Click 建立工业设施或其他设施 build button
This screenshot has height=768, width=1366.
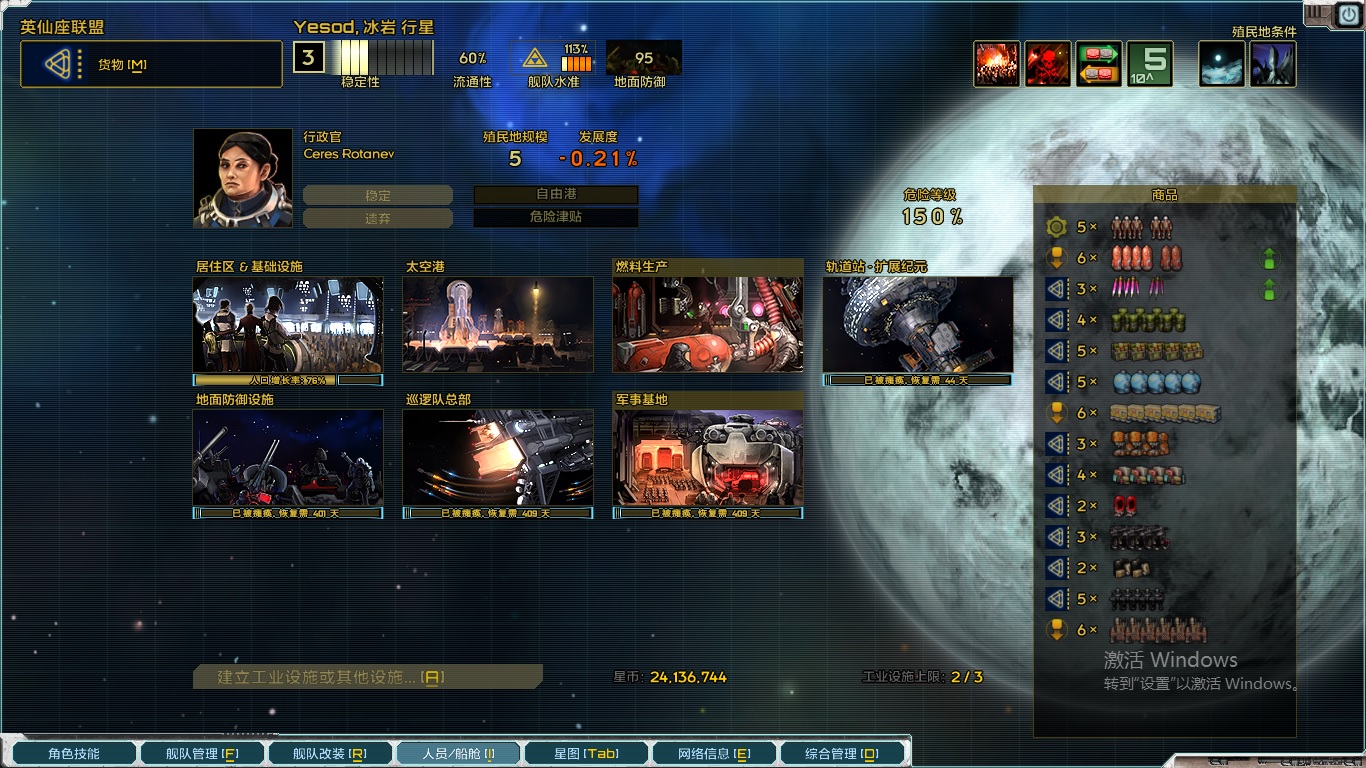[x=368, y=677]
